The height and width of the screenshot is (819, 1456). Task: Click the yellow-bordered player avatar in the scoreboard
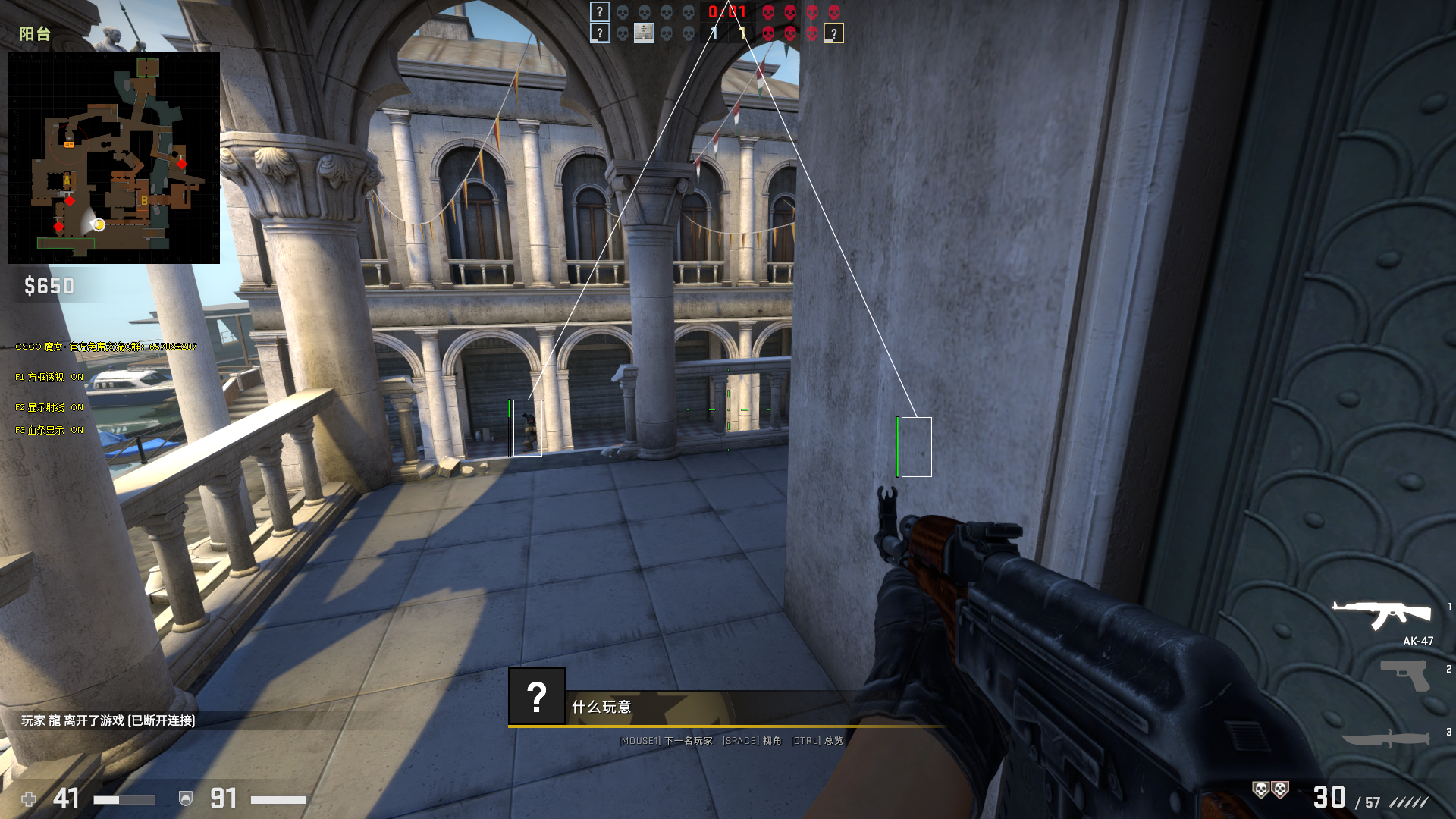833,33
